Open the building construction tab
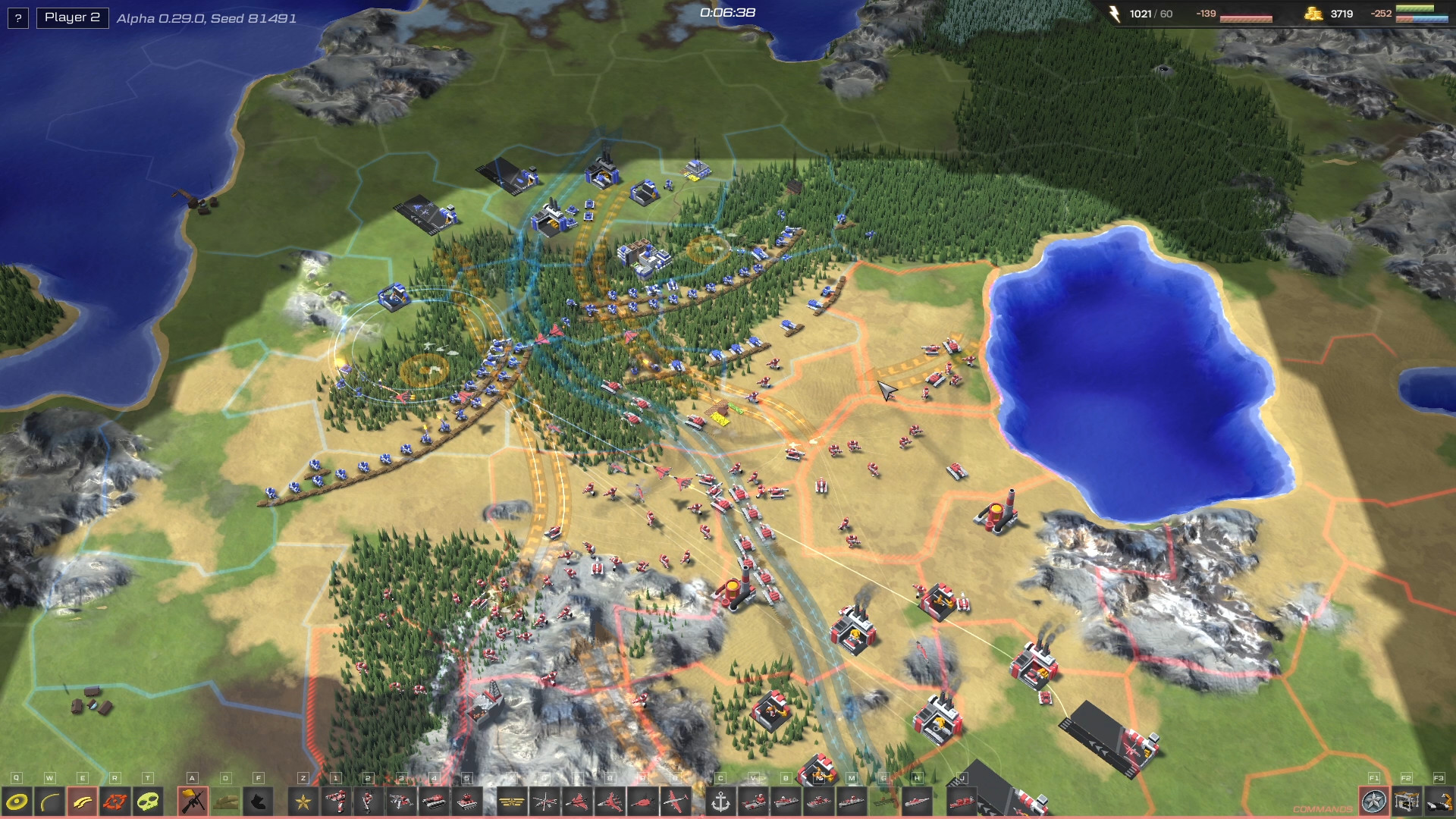The height and width of the screenshot is (819, 1456). (1407, 801)
